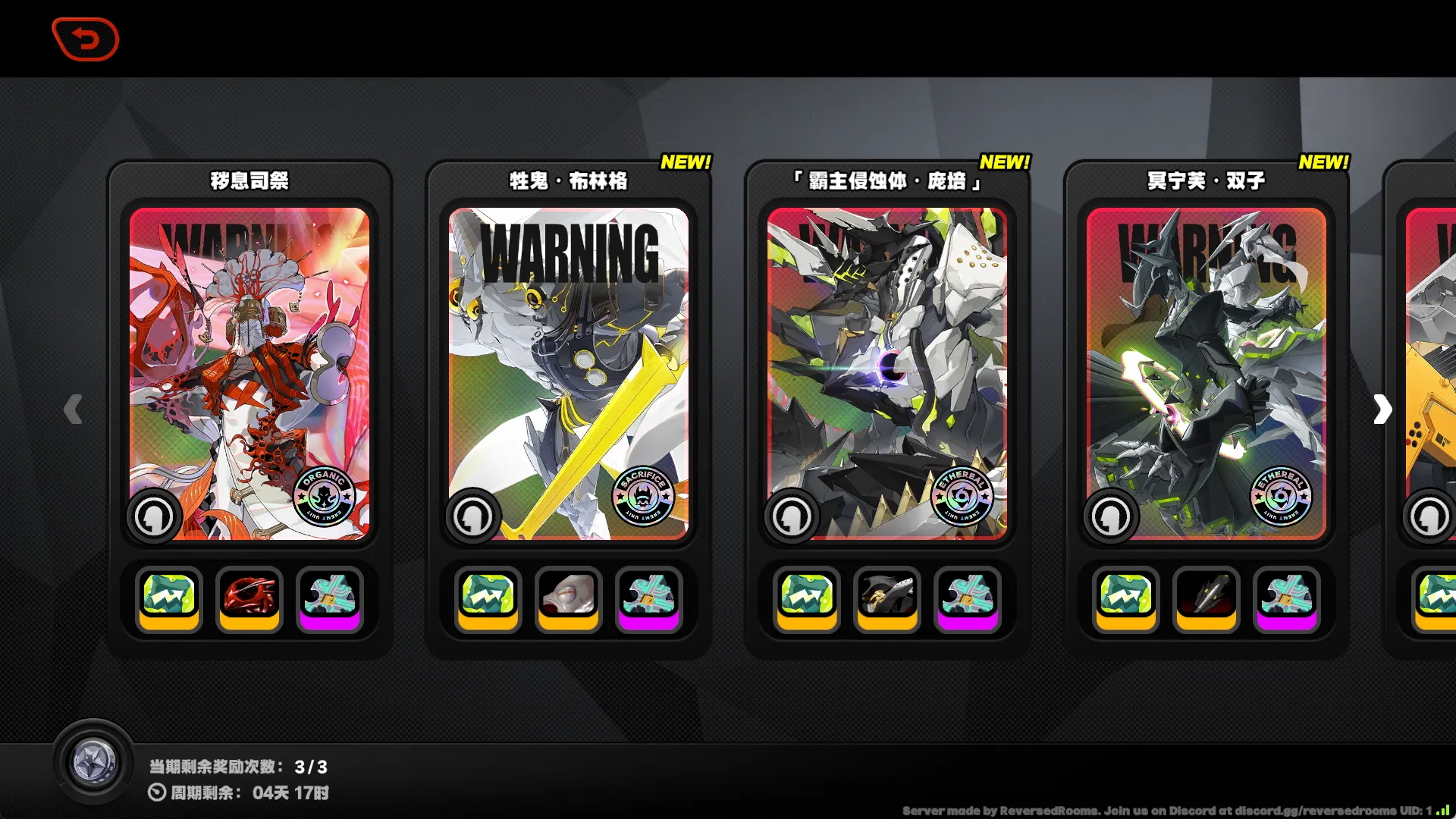Viewport: 1456px width, 819px height.
Task: Go to previous bosses with left arrow
Action: [x=73, y=409]
